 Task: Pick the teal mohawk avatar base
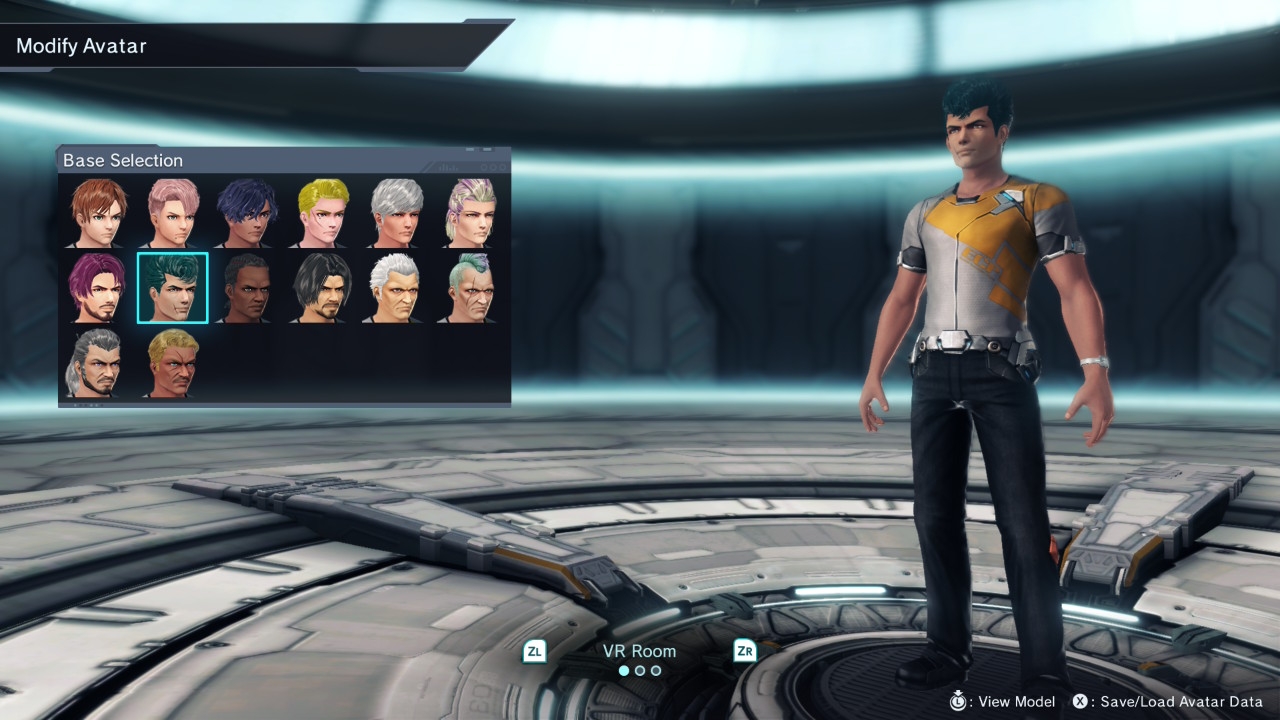tap(471, 288)
